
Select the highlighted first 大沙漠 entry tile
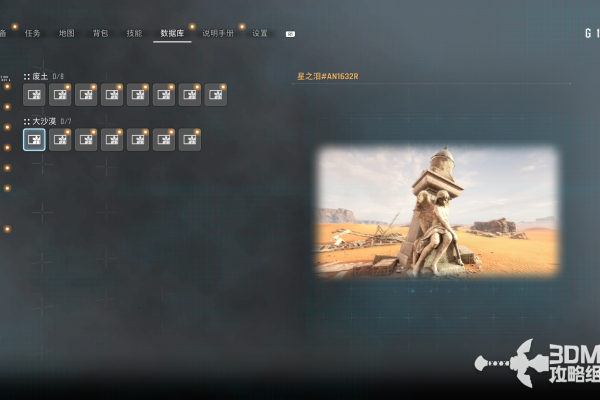point(34,140)
